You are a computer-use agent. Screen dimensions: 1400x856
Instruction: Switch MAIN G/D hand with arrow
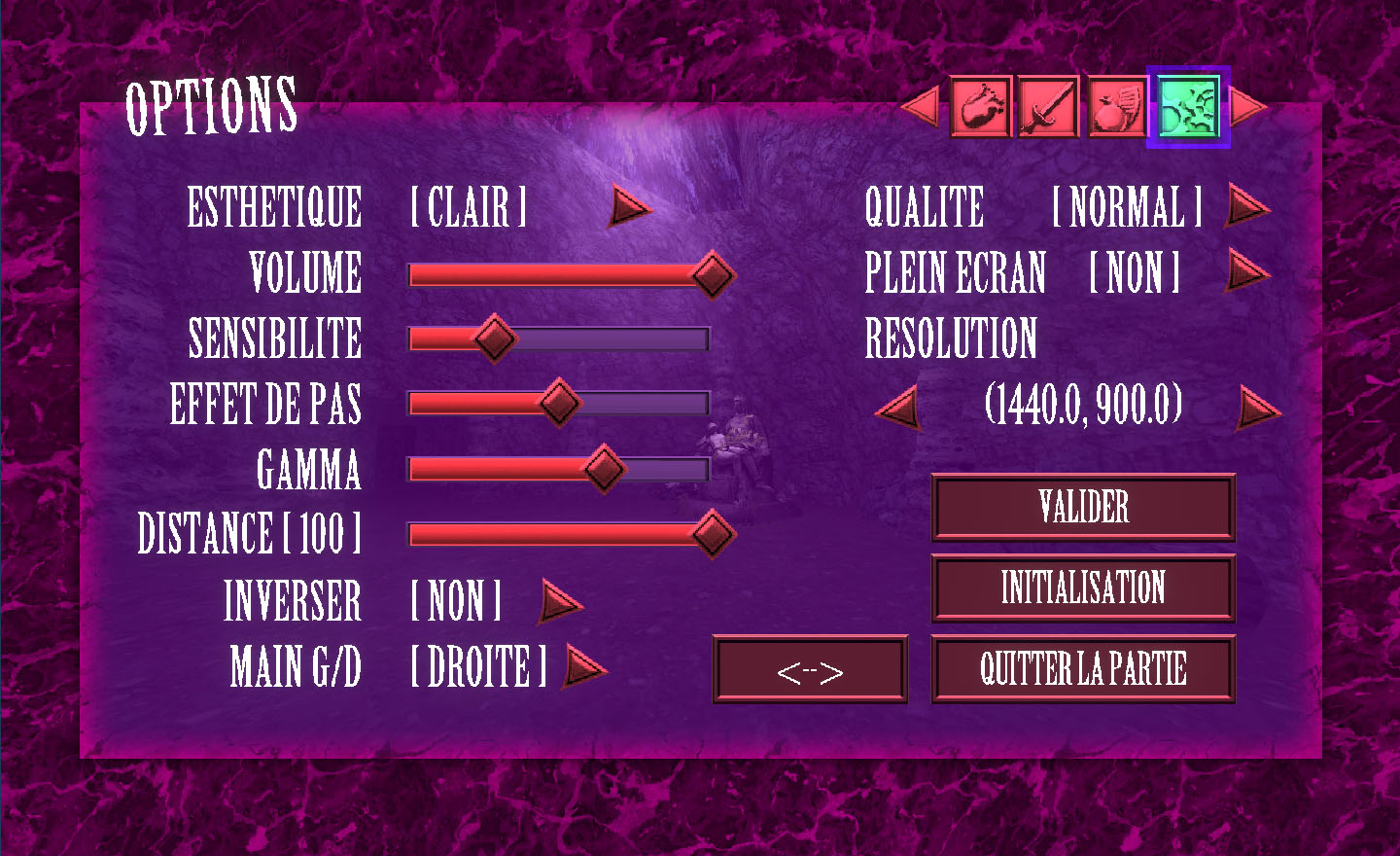click(x=584, y=667)
